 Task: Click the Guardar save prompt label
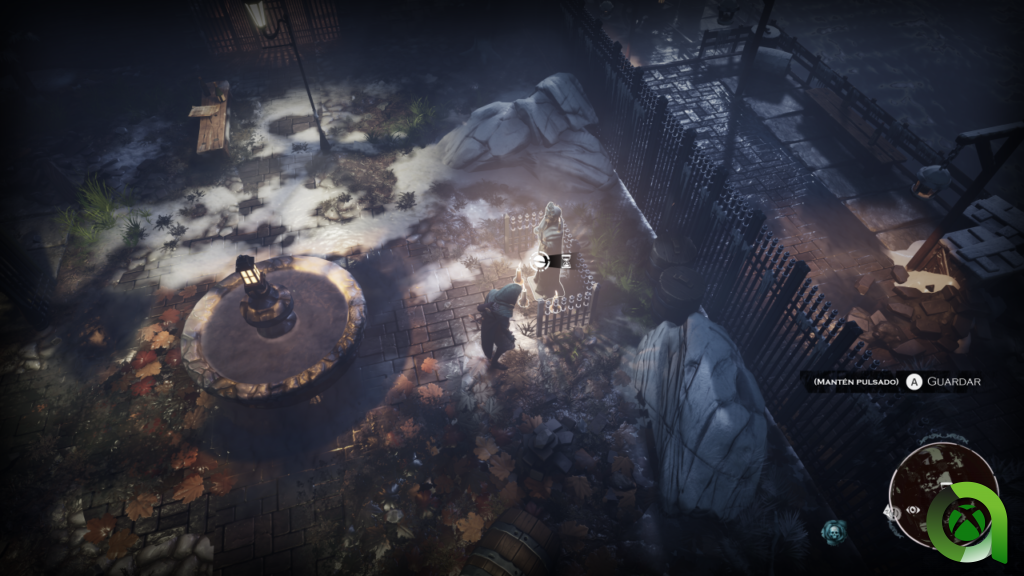(x=953, y=382)
